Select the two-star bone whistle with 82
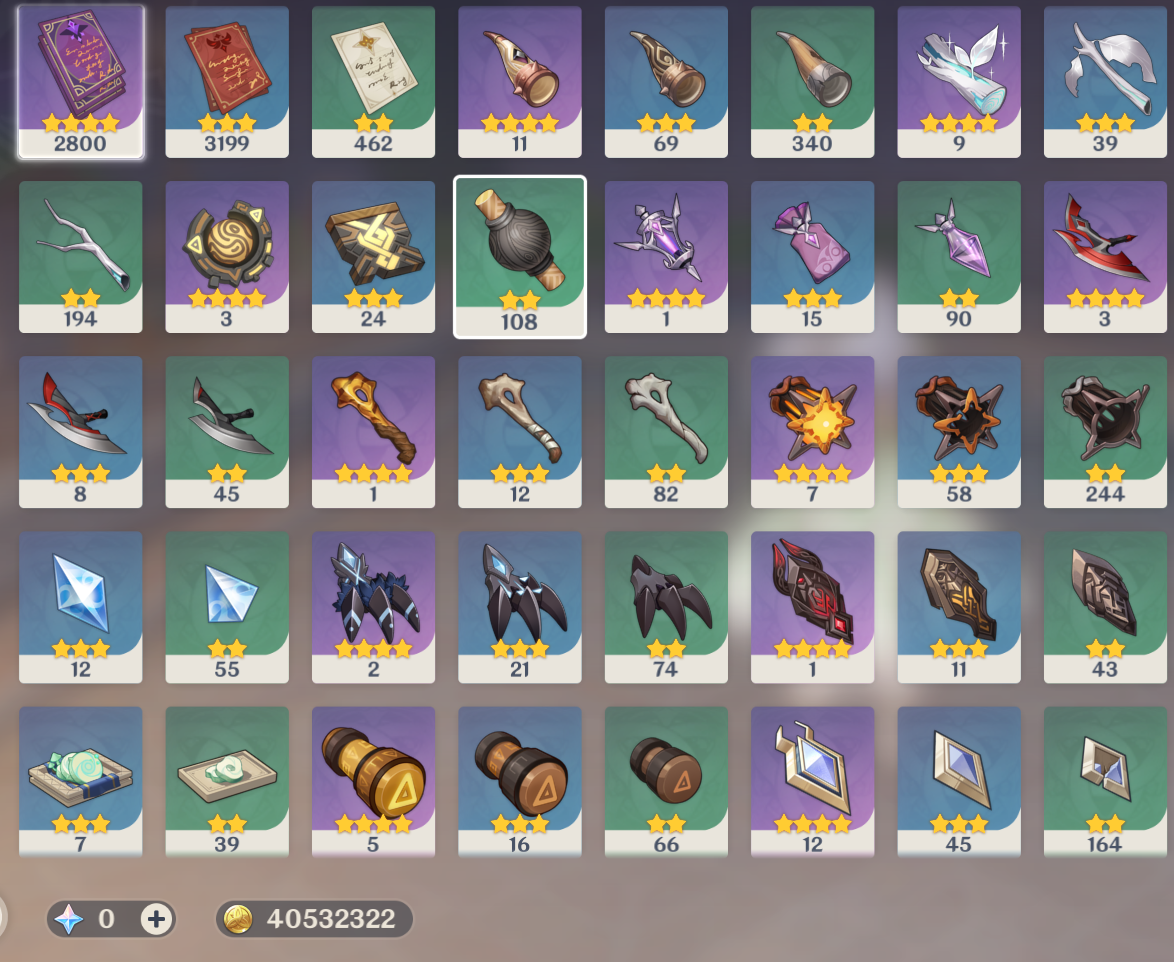 666,431
